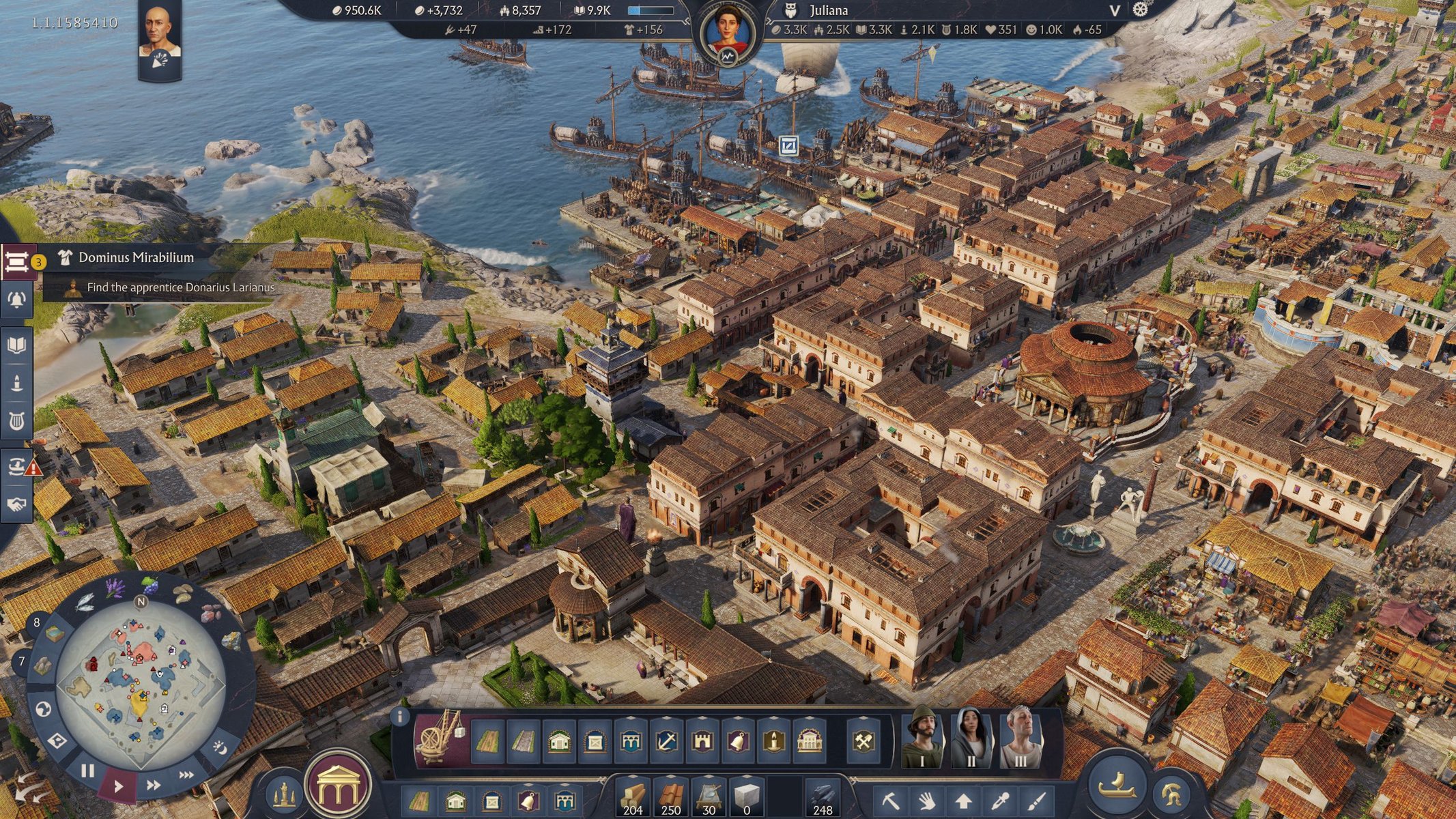Select population tier I portrait

tap(922, 740)
